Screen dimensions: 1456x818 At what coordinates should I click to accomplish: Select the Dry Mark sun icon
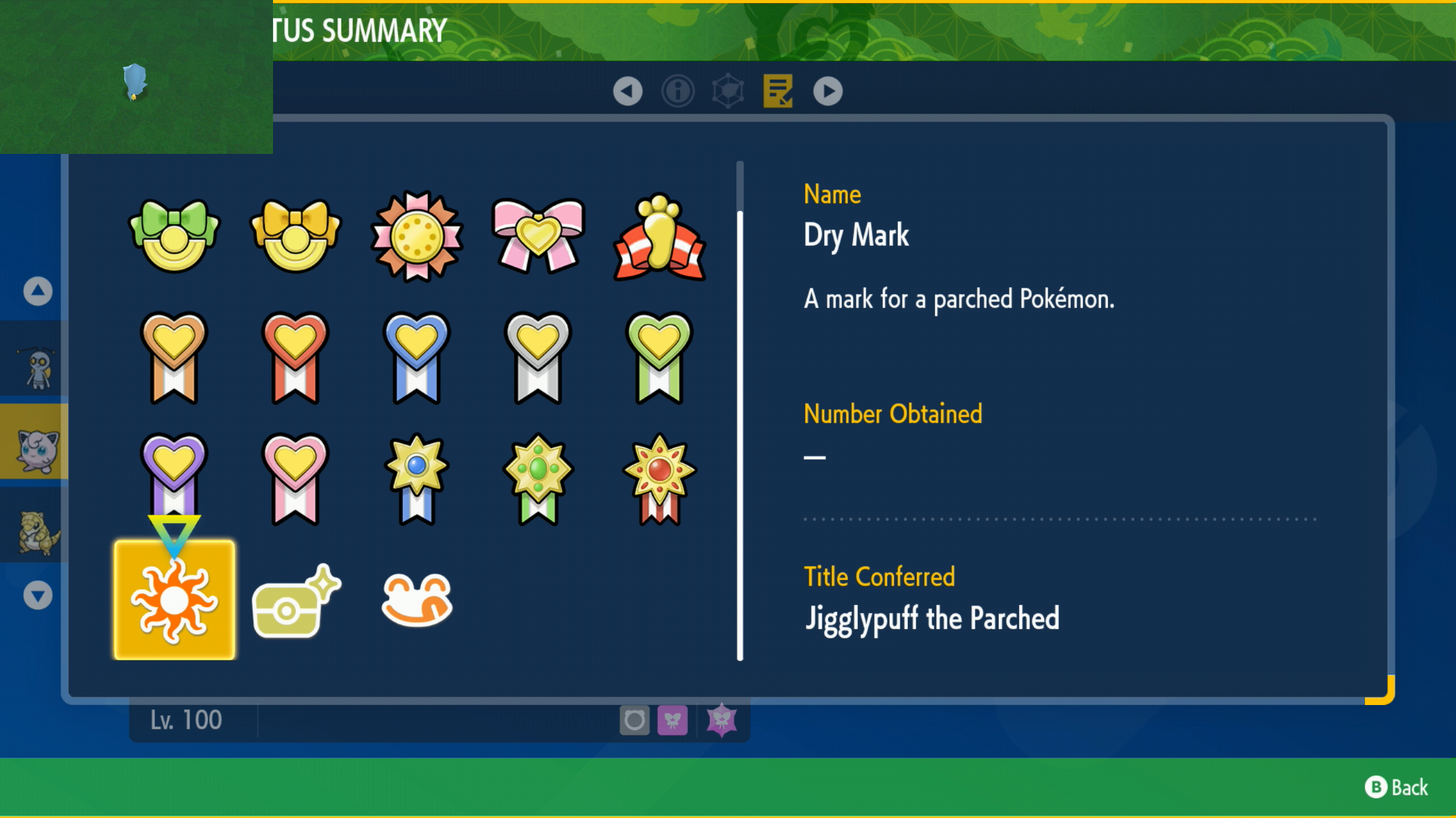tap(174, 600)
